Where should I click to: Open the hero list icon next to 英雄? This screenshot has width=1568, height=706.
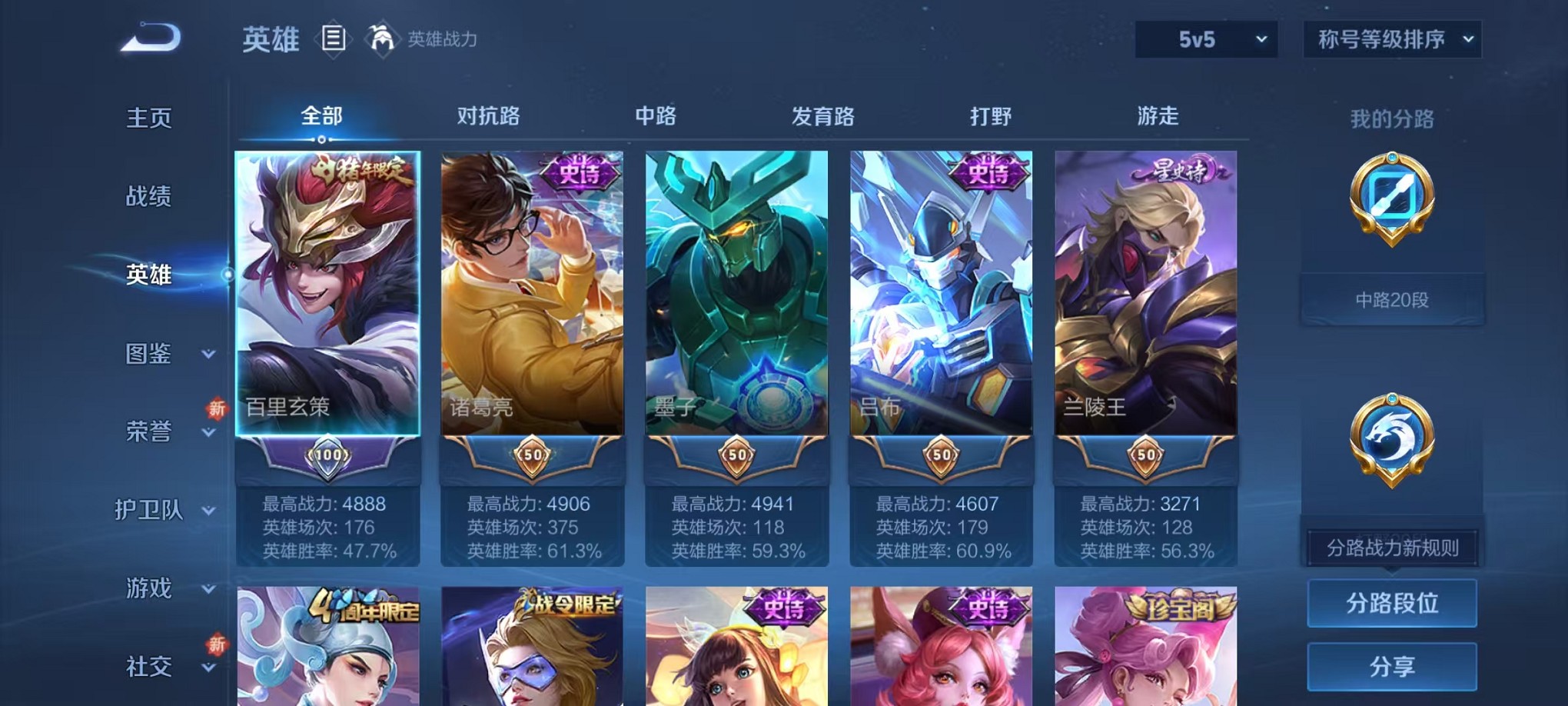coord(334,38)
